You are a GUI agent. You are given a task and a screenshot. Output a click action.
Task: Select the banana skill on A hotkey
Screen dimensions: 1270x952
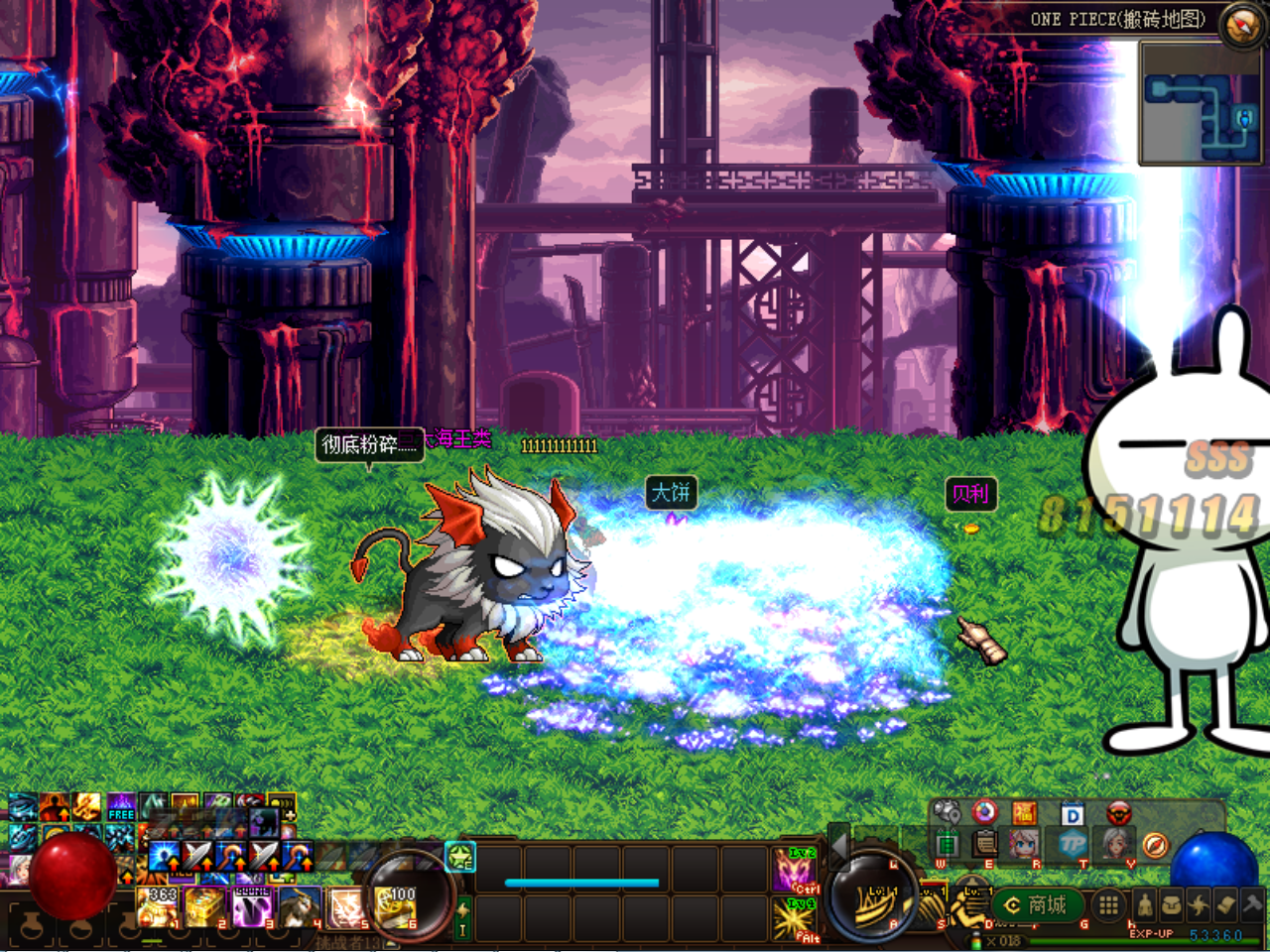877,907
